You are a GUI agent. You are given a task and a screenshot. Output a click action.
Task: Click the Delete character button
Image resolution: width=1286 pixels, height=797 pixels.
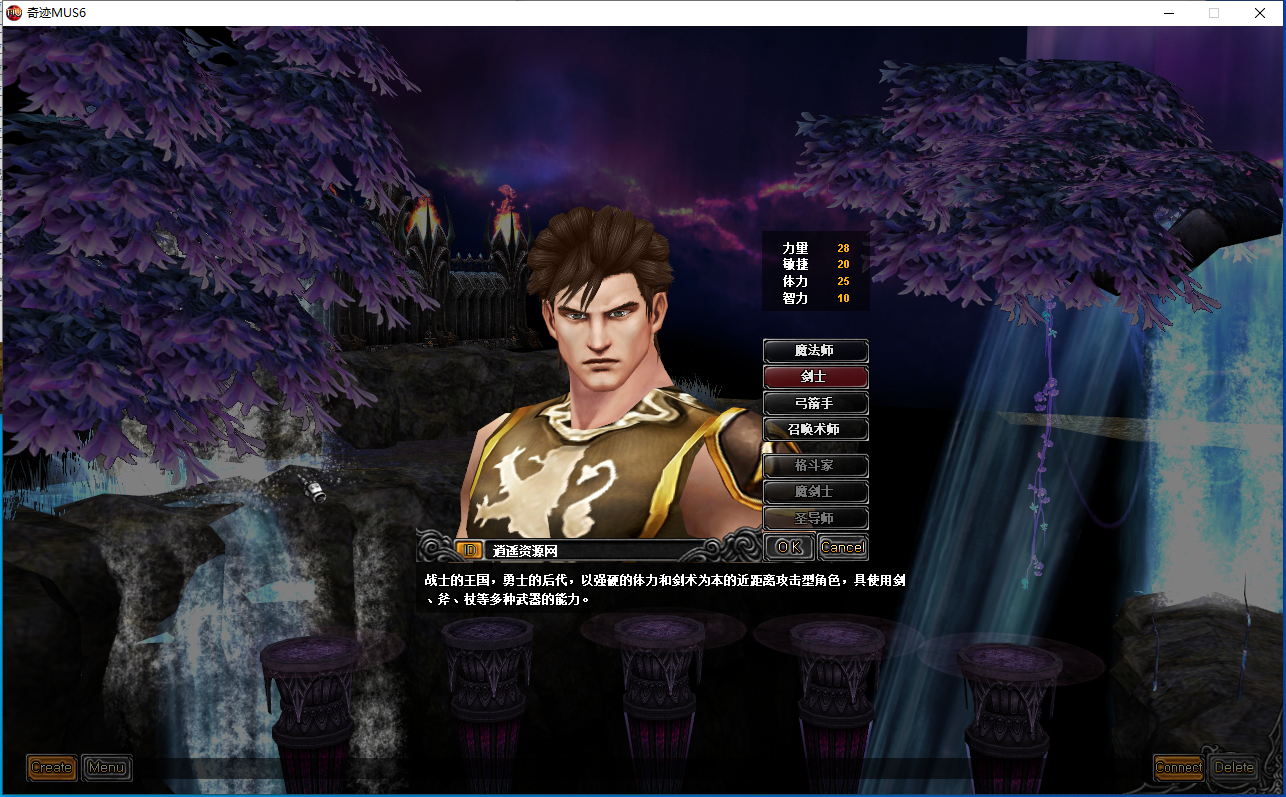click(1233, 768)
